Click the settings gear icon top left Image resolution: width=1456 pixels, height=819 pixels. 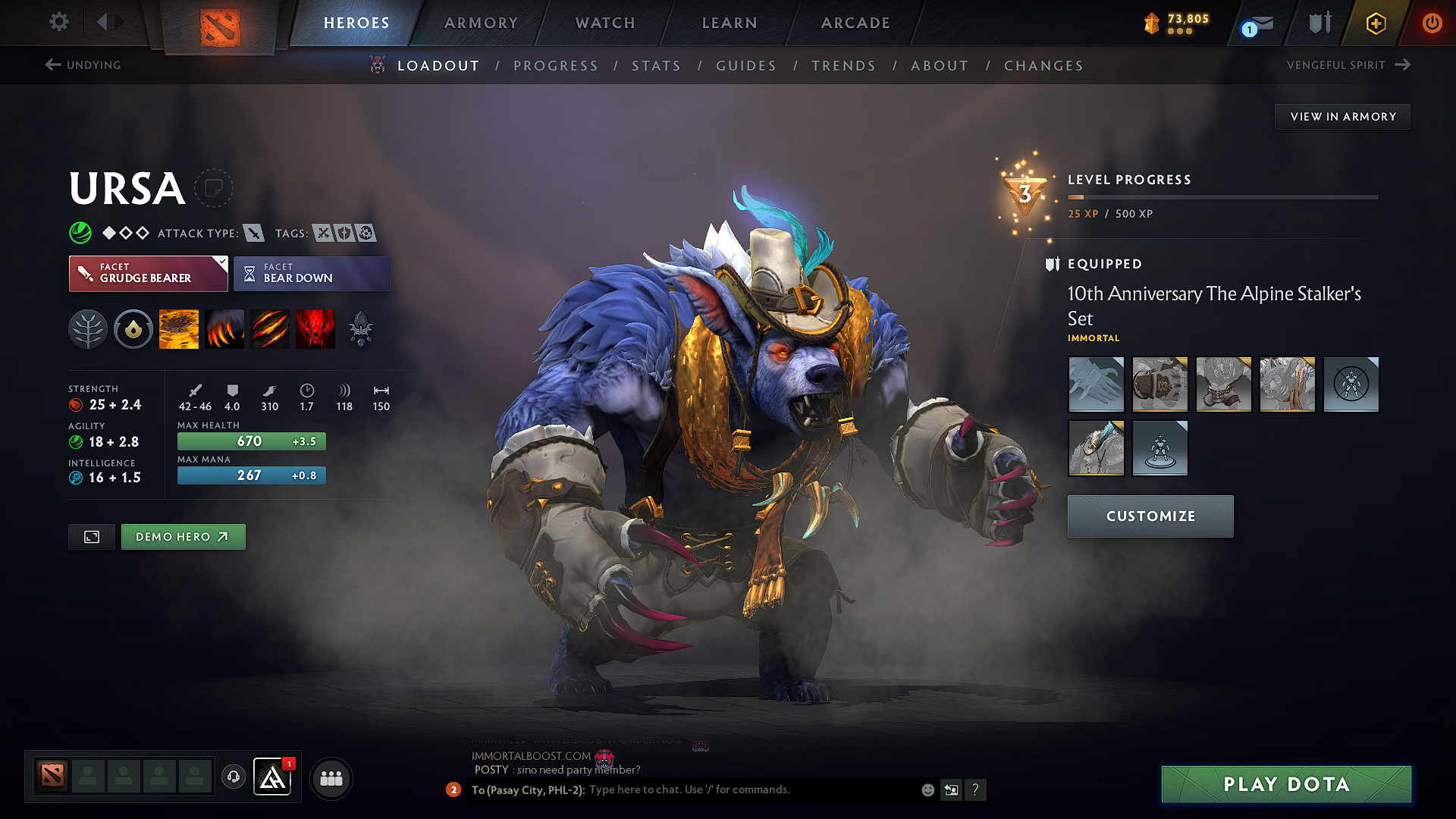click(x=58, y=22)
